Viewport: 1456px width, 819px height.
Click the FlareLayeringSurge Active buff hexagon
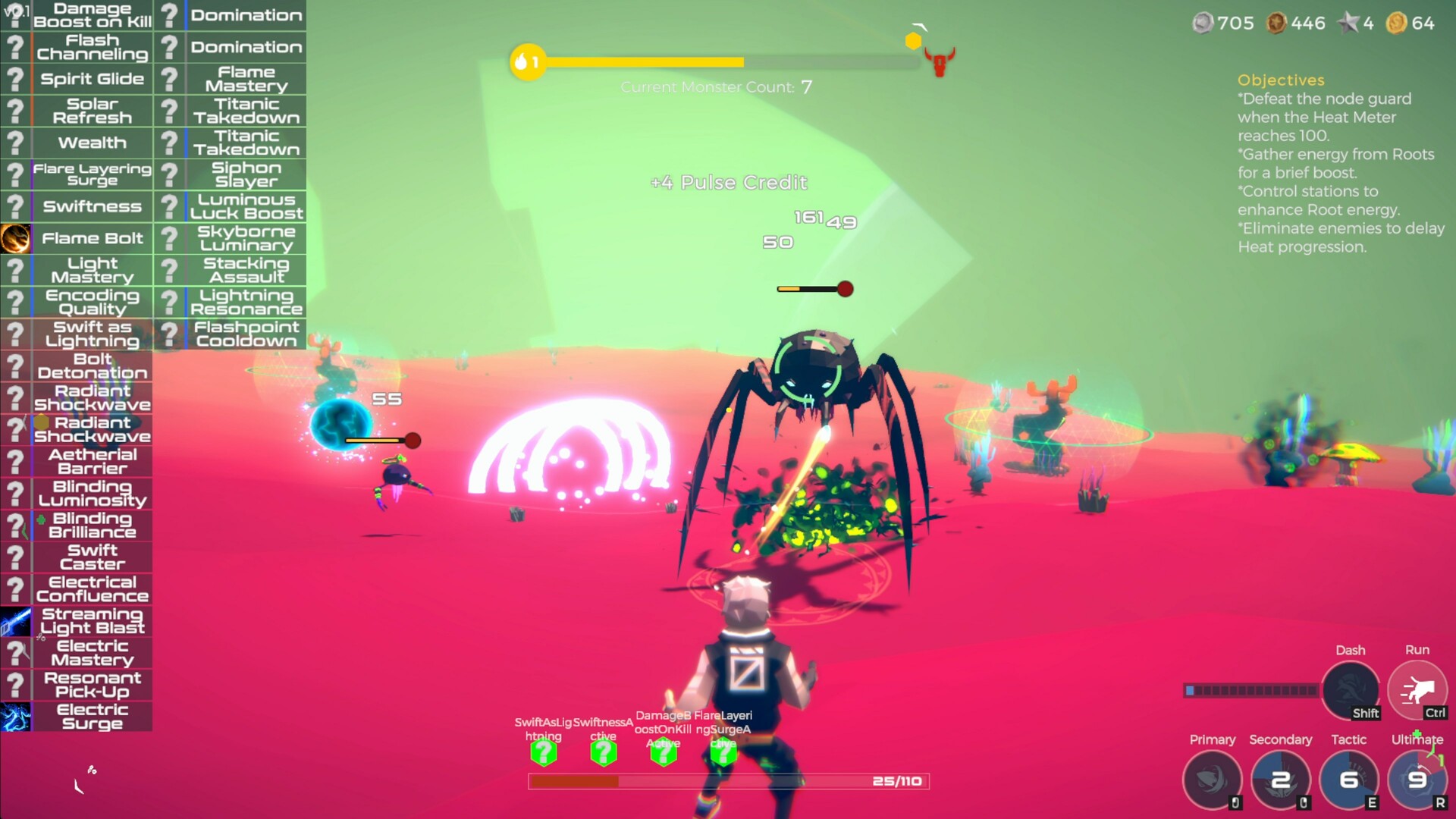[723, 752]
